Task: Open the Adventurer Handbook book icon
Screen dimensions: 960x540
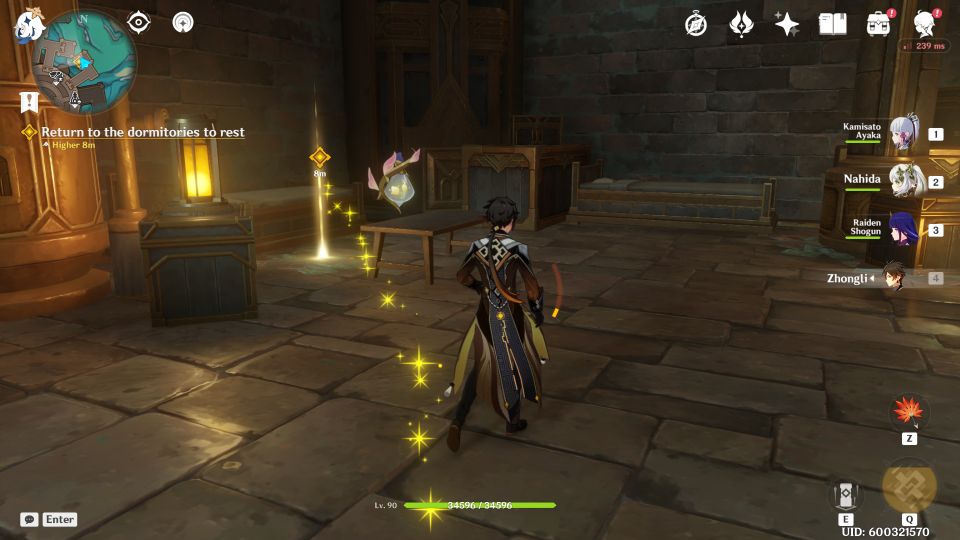Action: click(832, 24)
